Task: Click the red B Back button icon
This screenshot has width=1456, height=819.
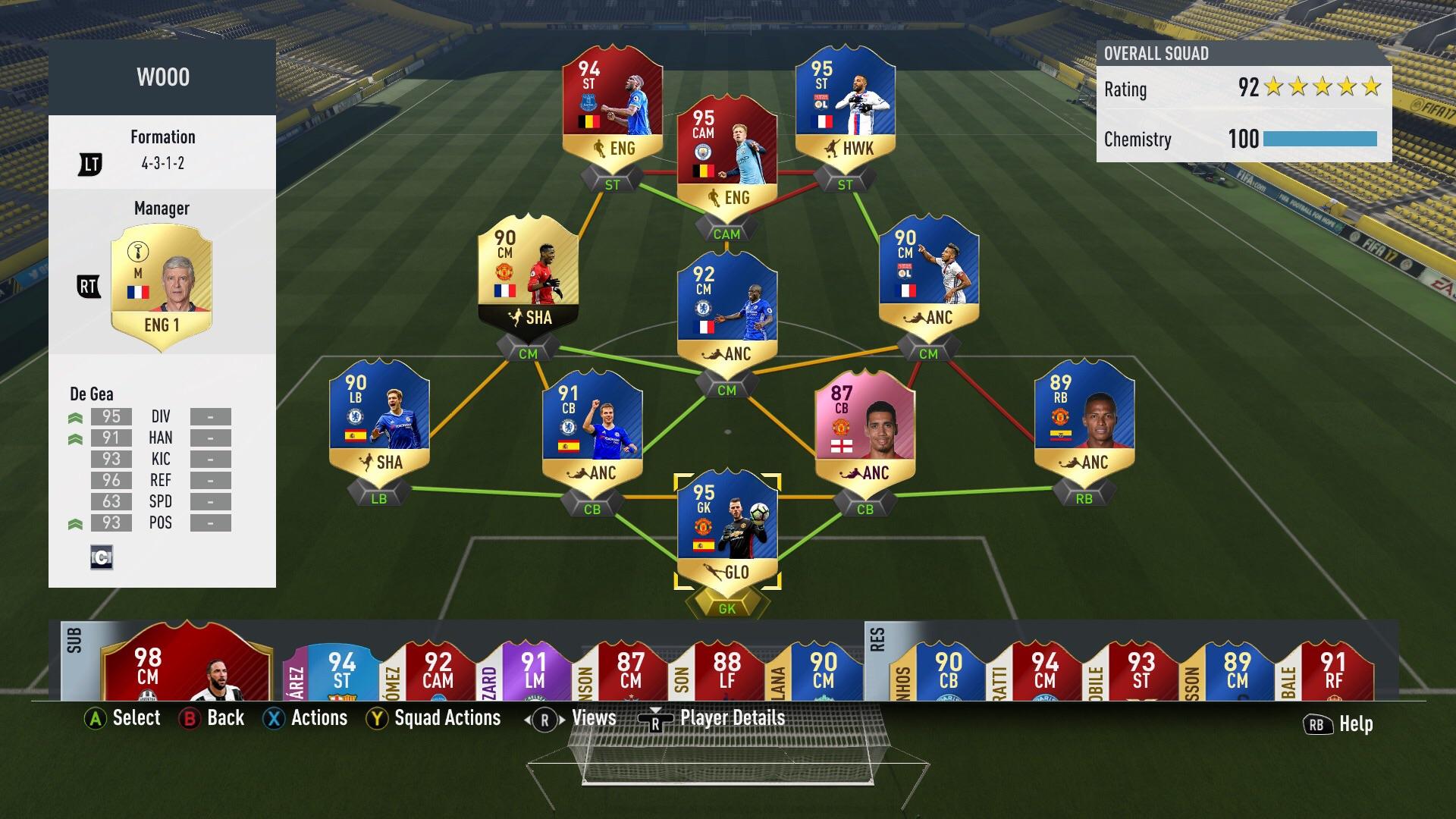Action: tap(189, 717)
